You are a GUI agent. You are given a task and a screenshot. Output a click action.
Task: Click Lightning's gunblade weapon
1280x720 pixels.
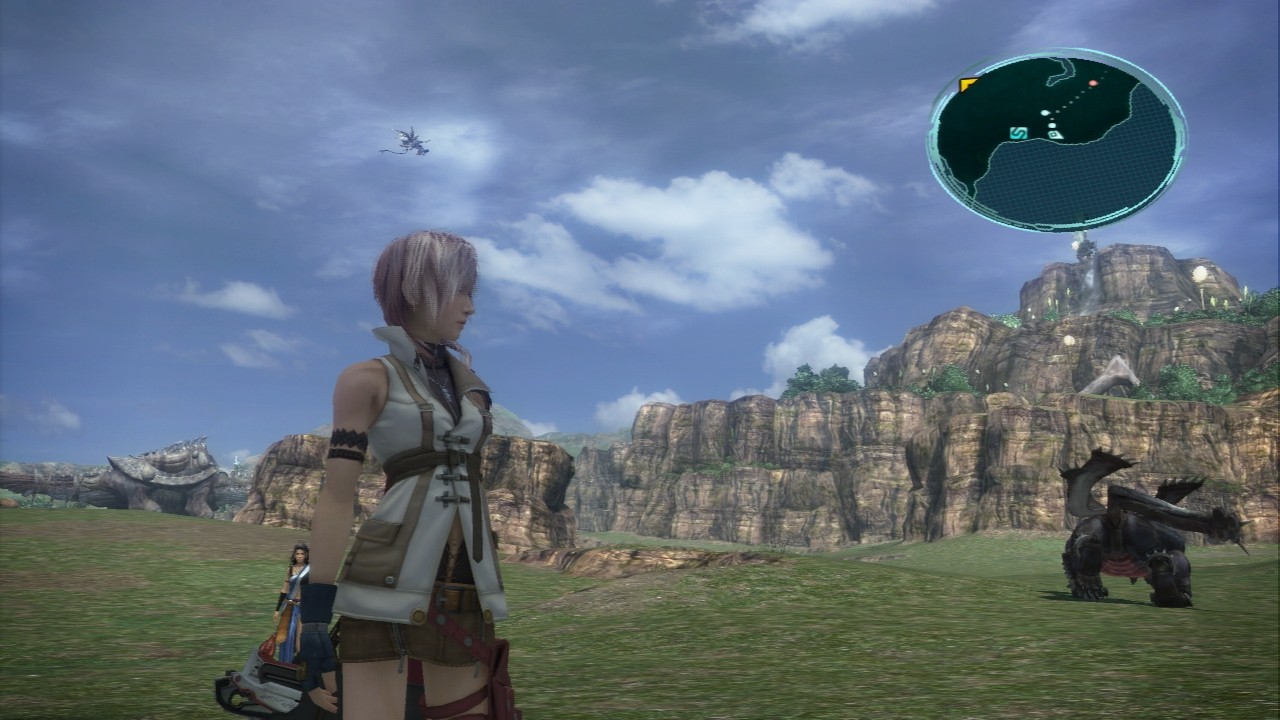tap(268, 680)
